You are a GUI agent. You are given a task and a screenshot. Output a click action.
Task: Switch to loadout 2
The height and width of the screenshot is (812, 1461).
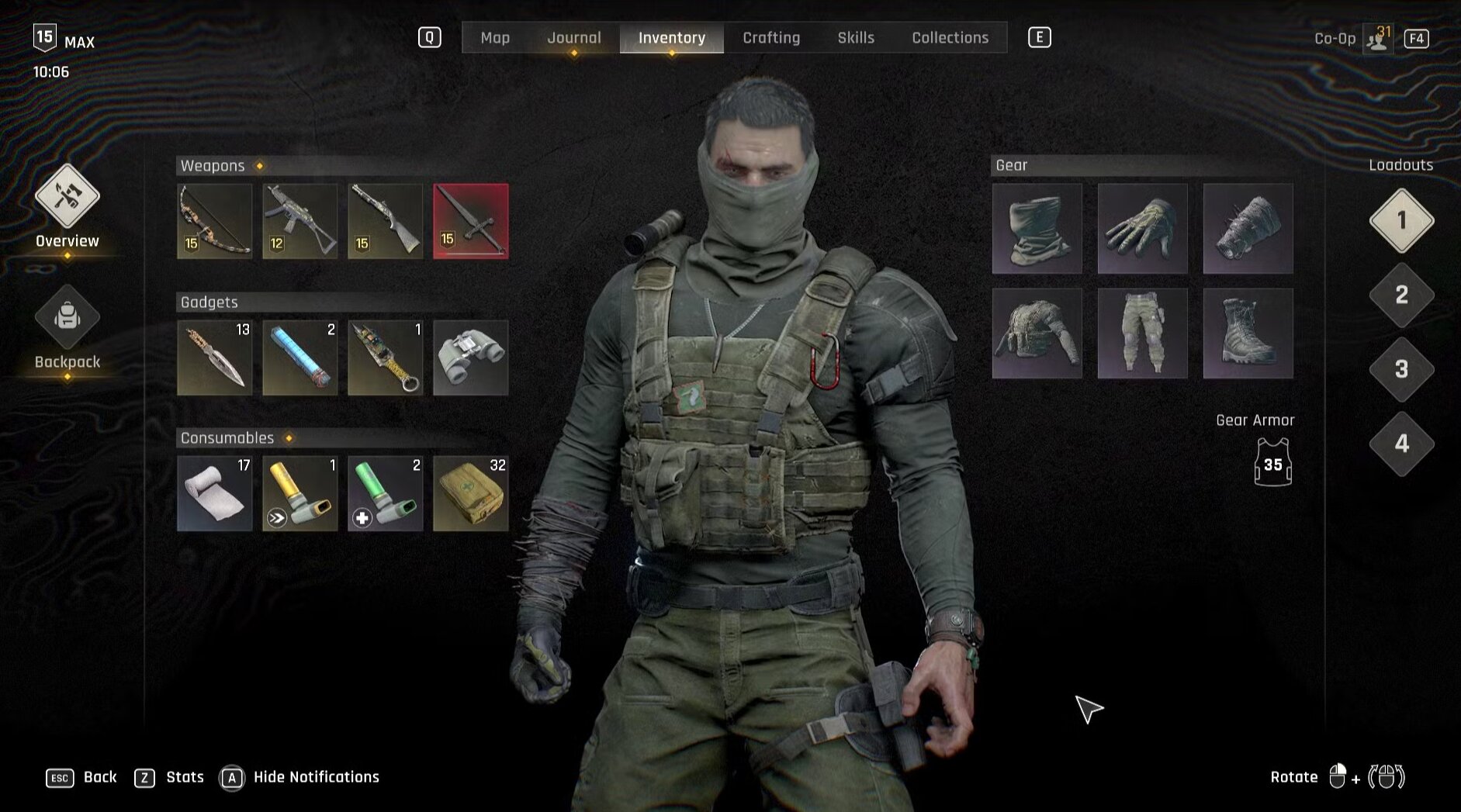(x=1401, y=295)
